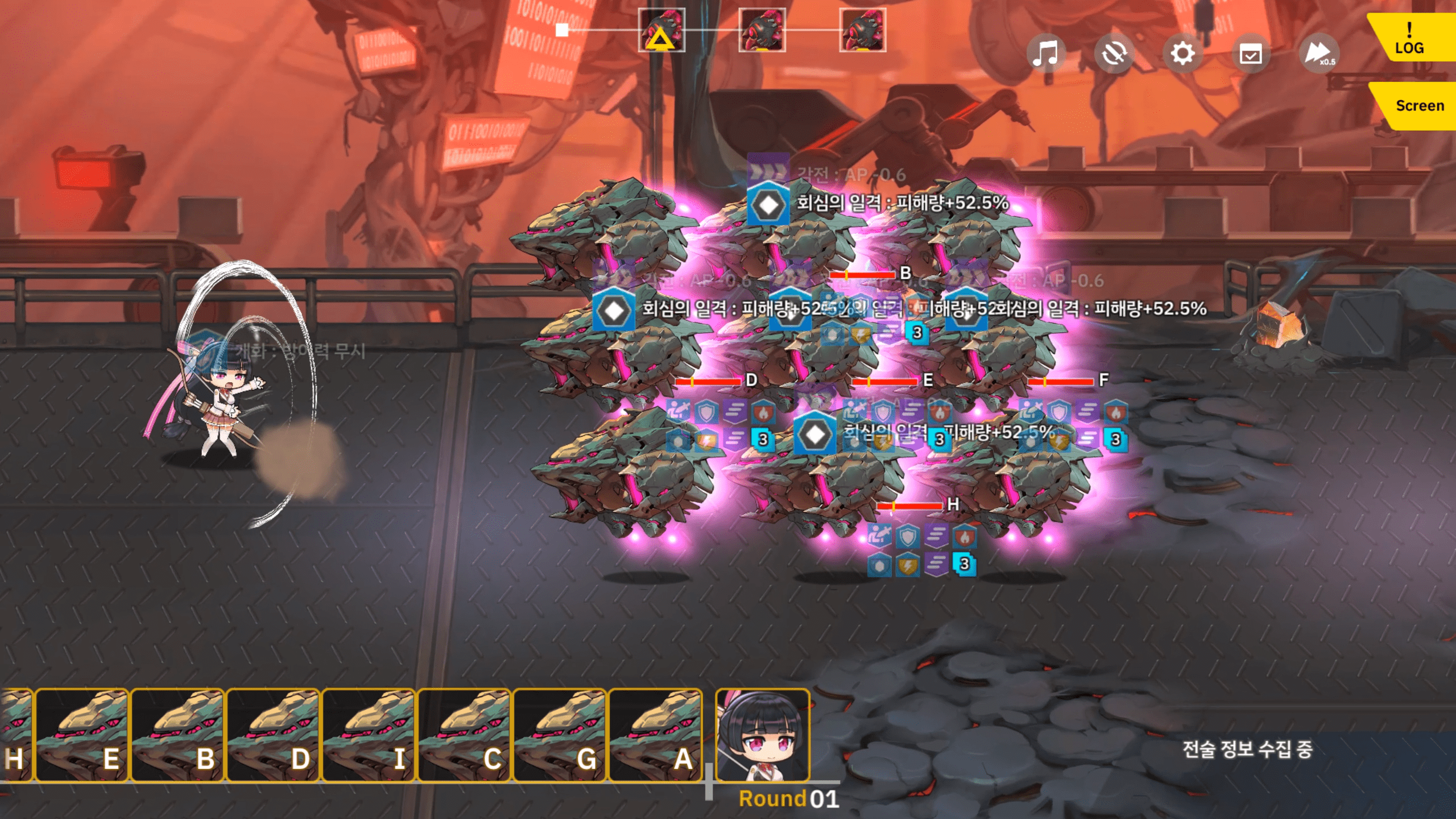
Task: Select turn-order portrait labeled I
Action: pos(369,735)
